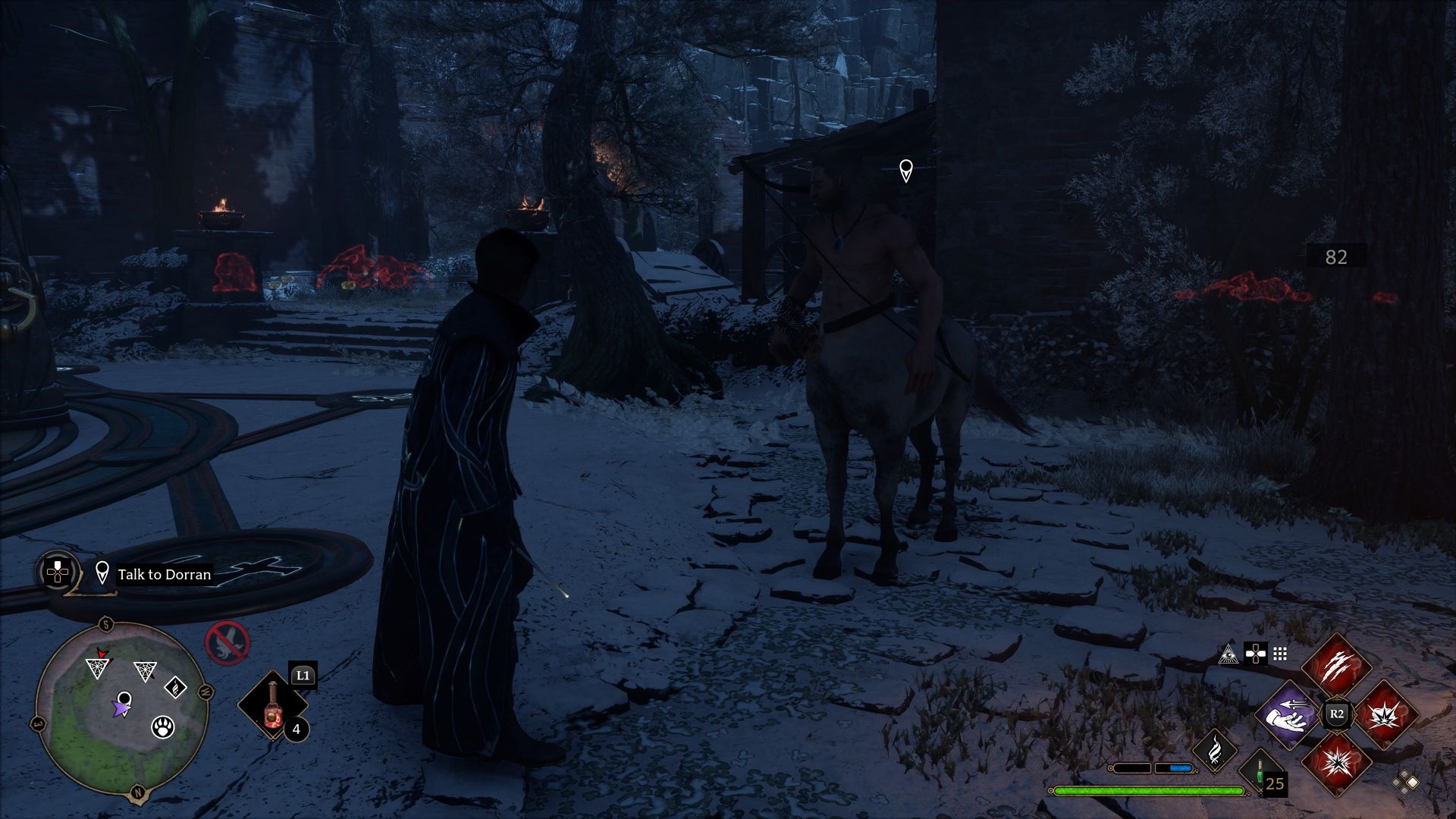Click the objective marker above Dorran
The image size is (1456, 819).
(x=905, y=171)
